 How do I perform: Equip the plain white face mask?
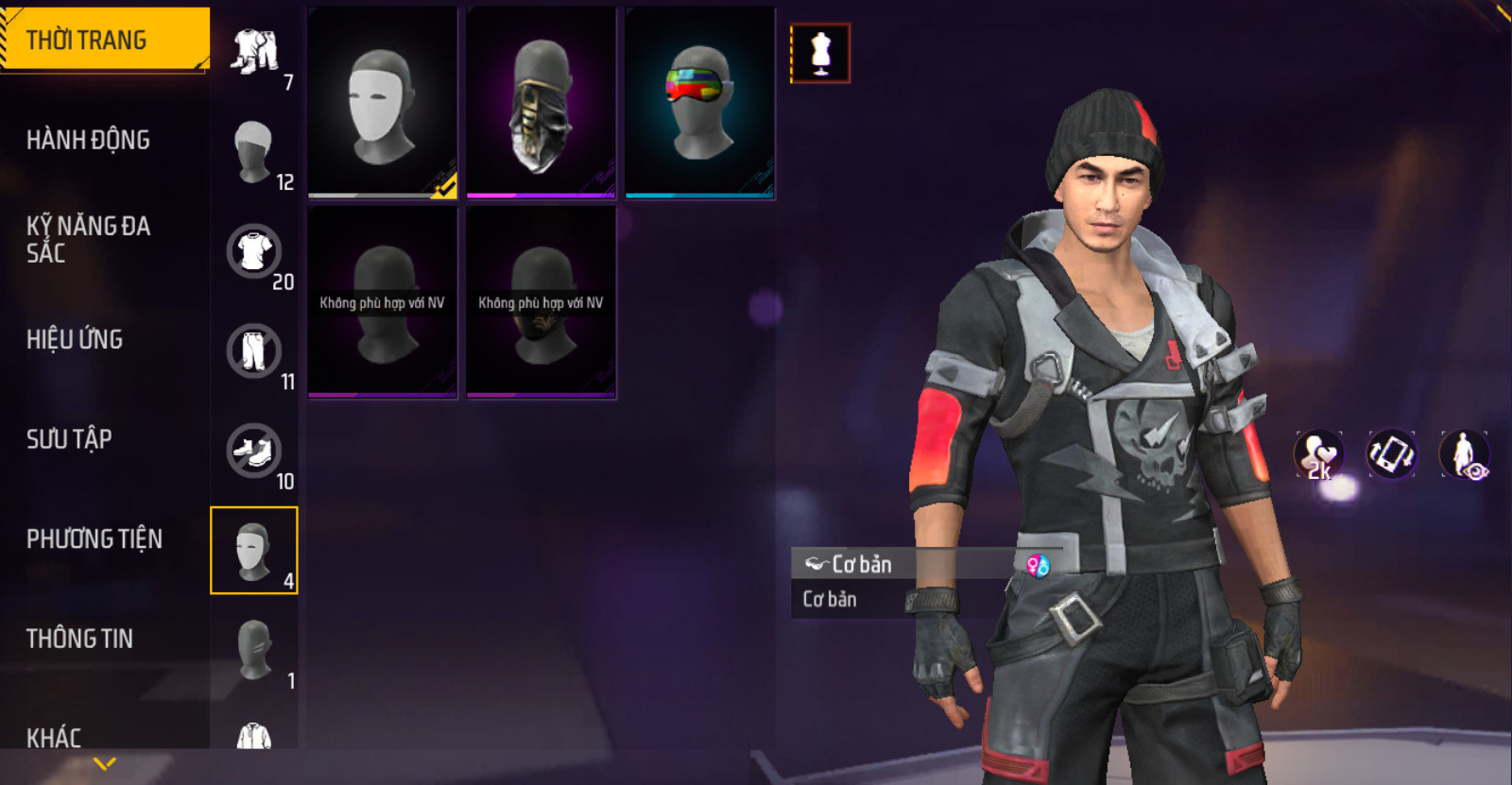(383, 103)
